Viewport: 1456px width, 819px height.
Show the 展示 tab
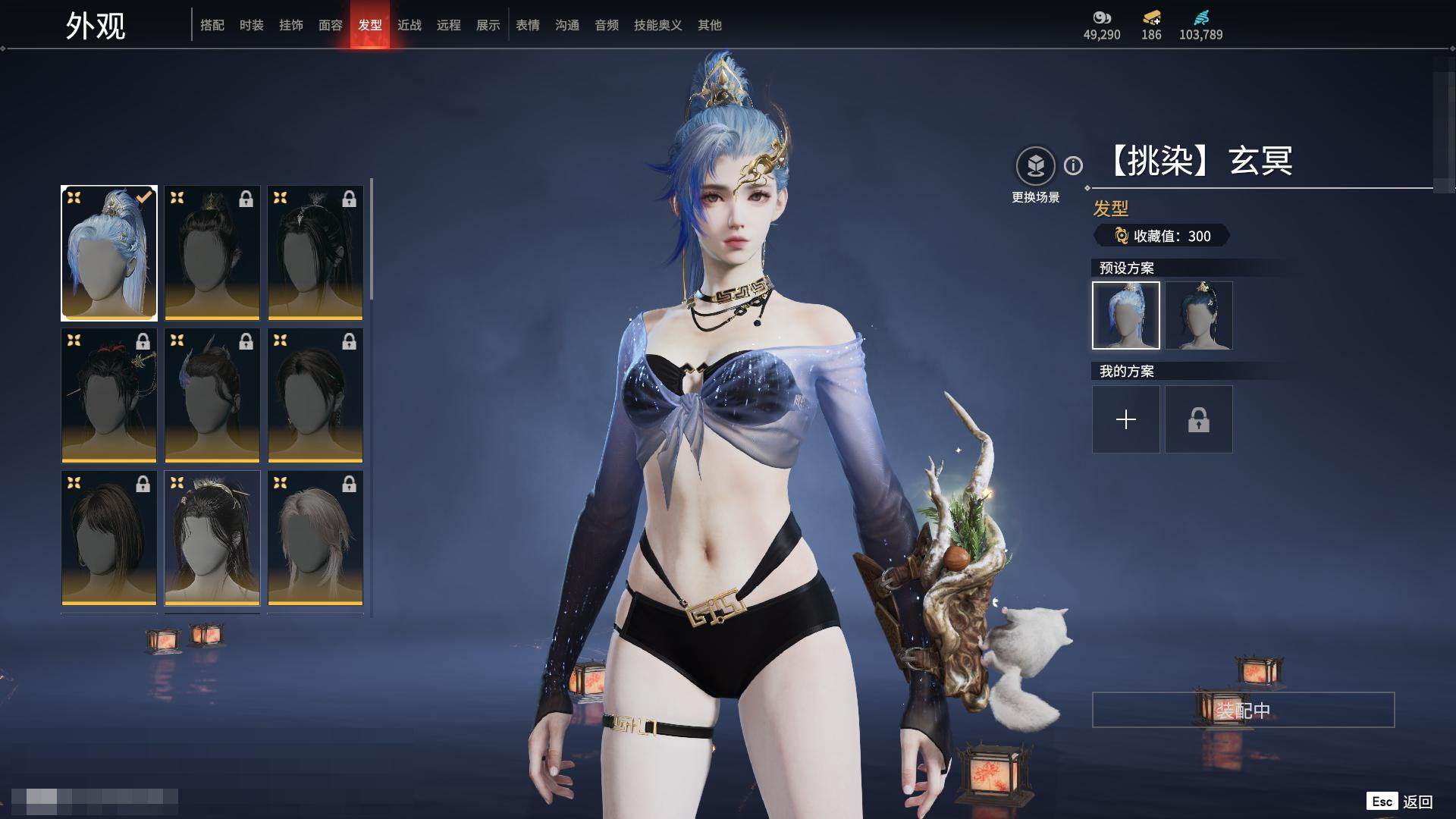point(488,25)
